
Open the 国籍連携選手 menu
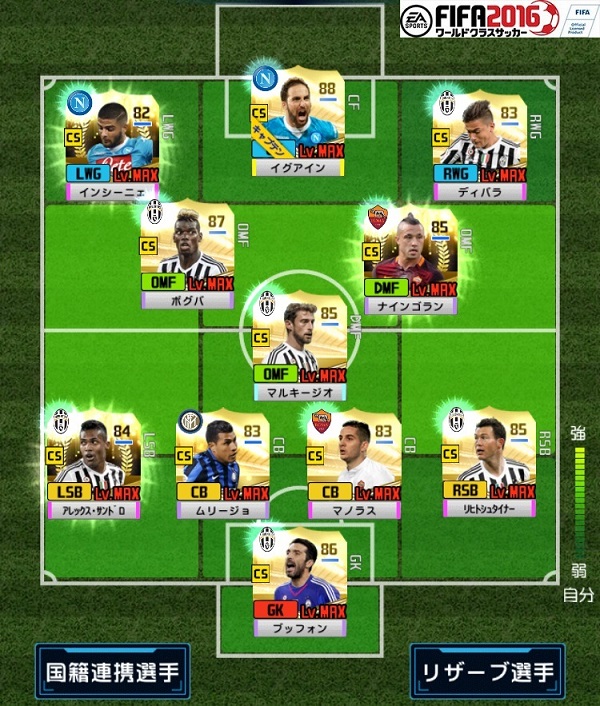111,671
